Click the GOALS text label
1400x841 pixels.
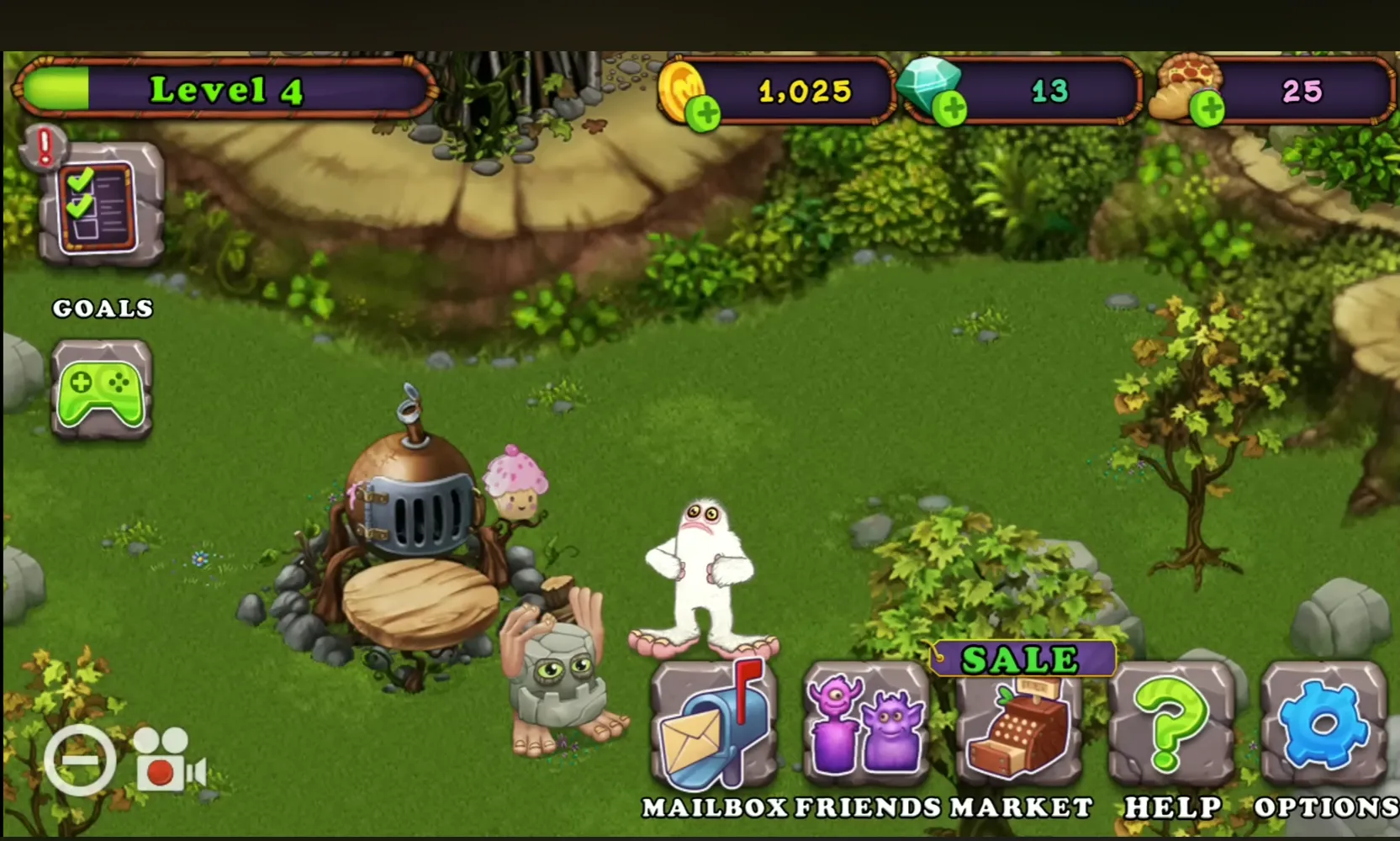pos(102,309)
